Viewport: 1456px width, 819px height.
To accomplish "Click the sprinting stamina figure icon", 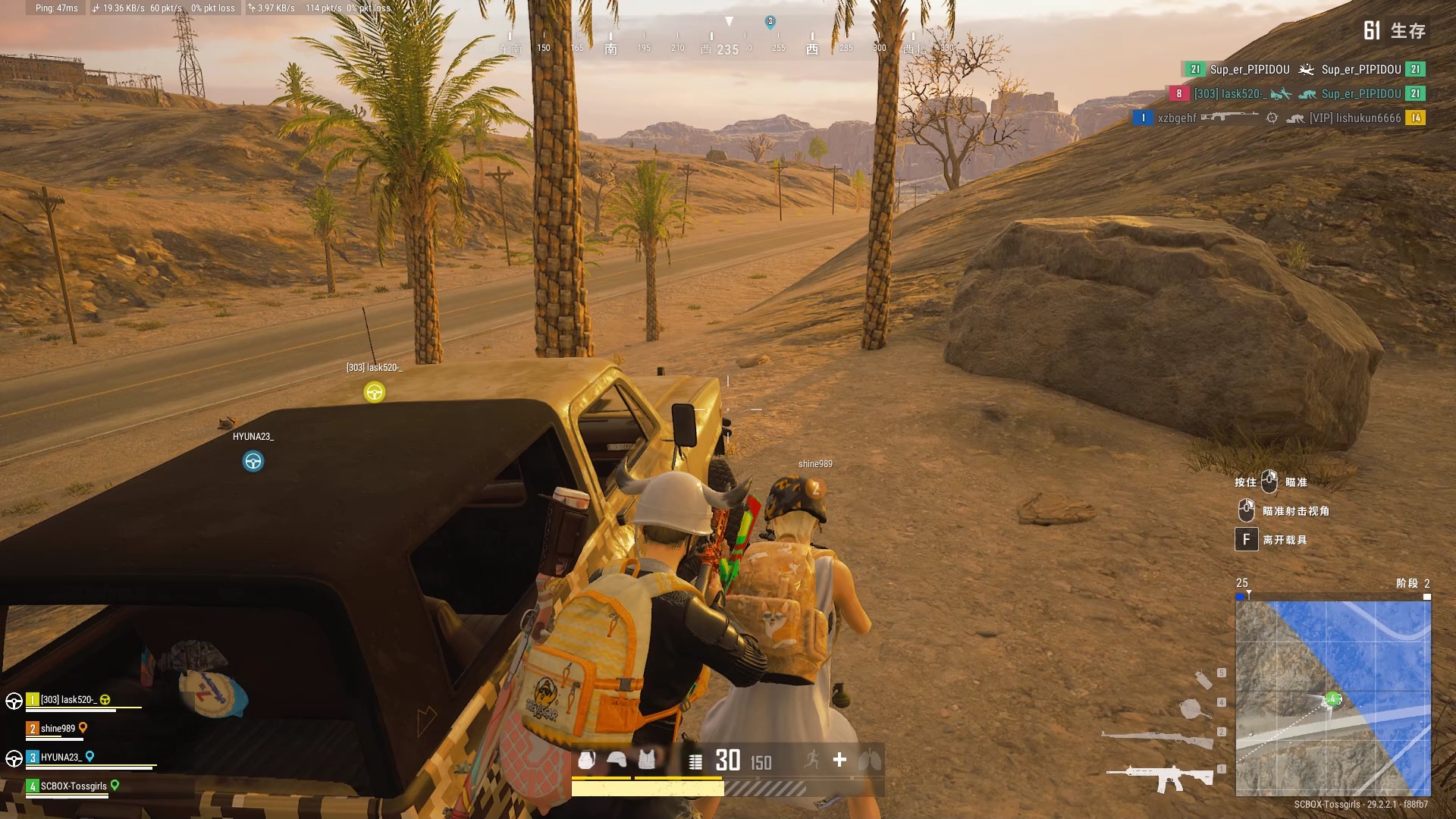I will pos(810,761).
